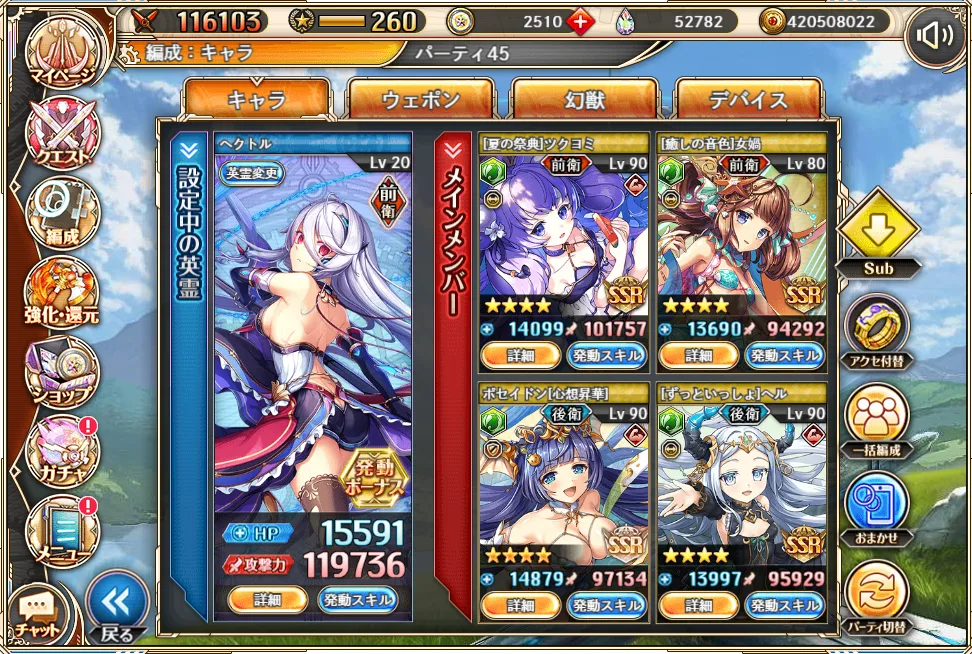
Task: Switch to the 幻獣 tab
Action: coord(585,100)
